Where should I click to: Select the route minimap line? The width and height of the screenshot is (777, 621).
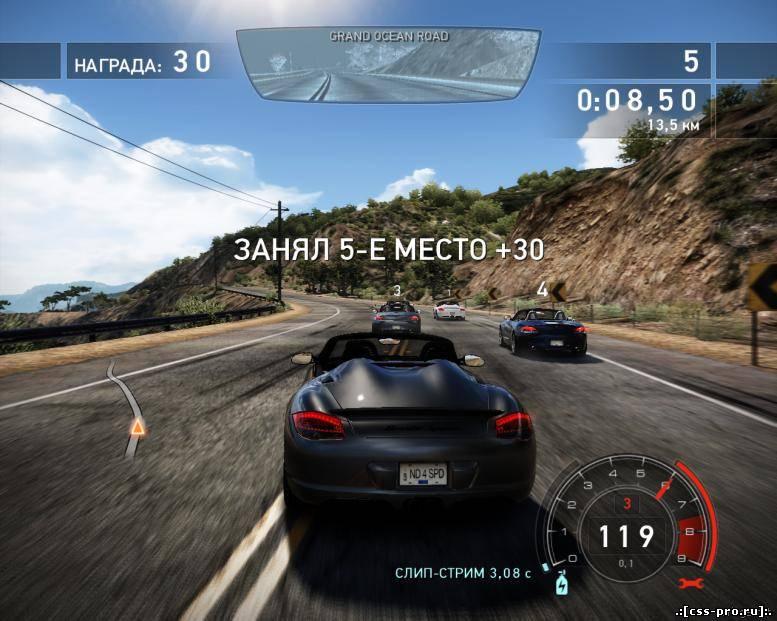pyautogui.click(x=125, y=393)
